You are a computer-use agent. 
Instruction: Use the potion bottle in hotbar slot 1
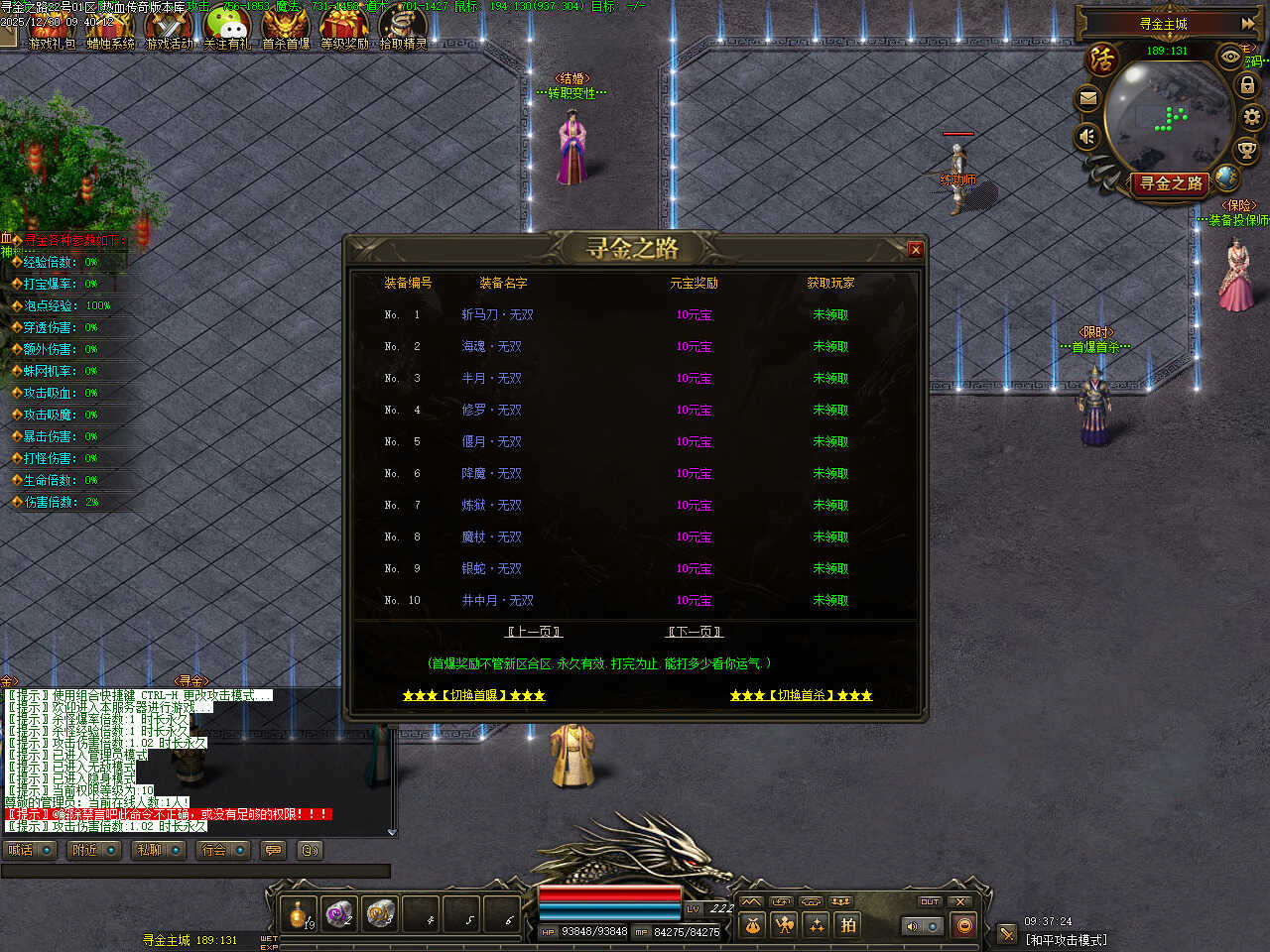(299, 914)
